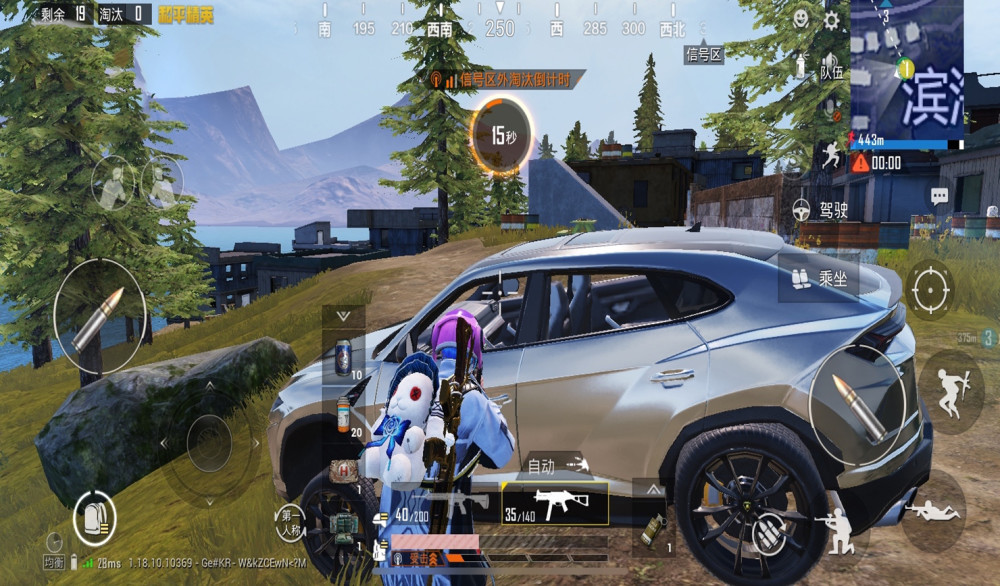Select the smoke grenade throwable slot
1000x586 pixels.
click(x=652, y=526)
